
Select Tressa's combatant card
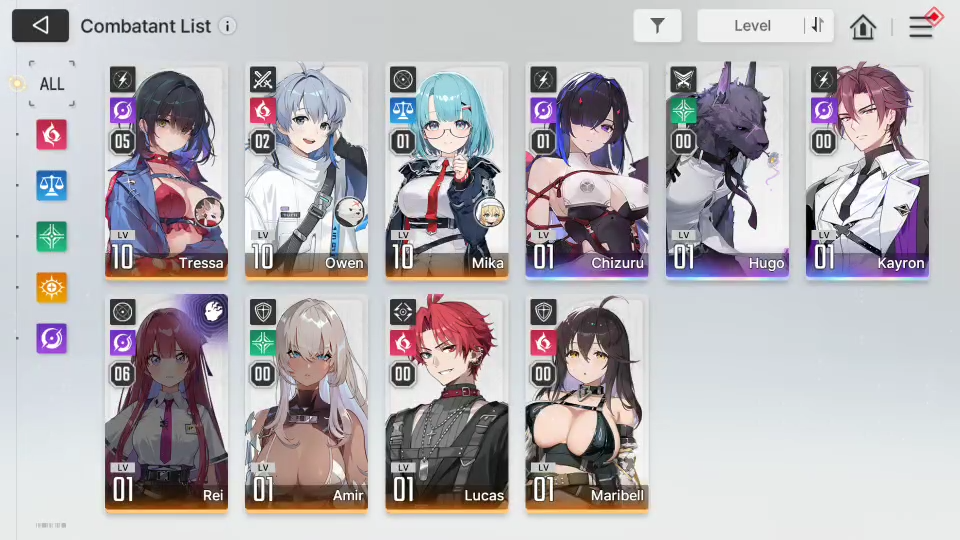tap(166, 170)
